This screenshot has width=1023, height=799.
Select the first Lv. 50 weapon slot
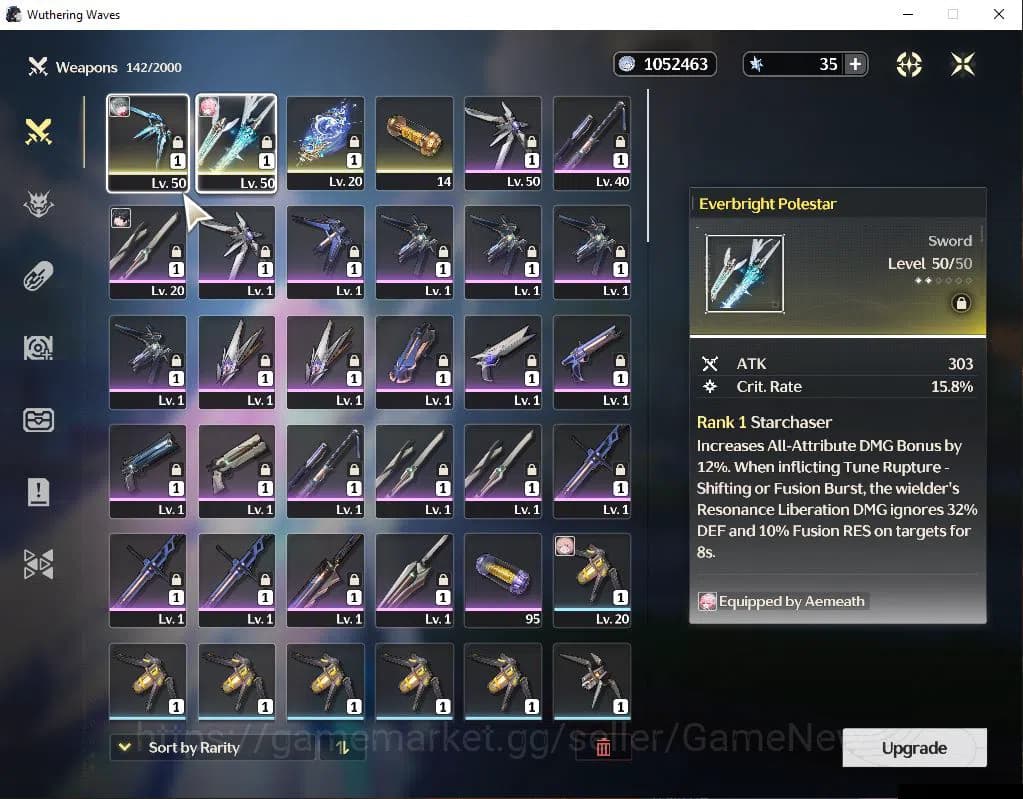pyautogui.click(x=147, y=142)
